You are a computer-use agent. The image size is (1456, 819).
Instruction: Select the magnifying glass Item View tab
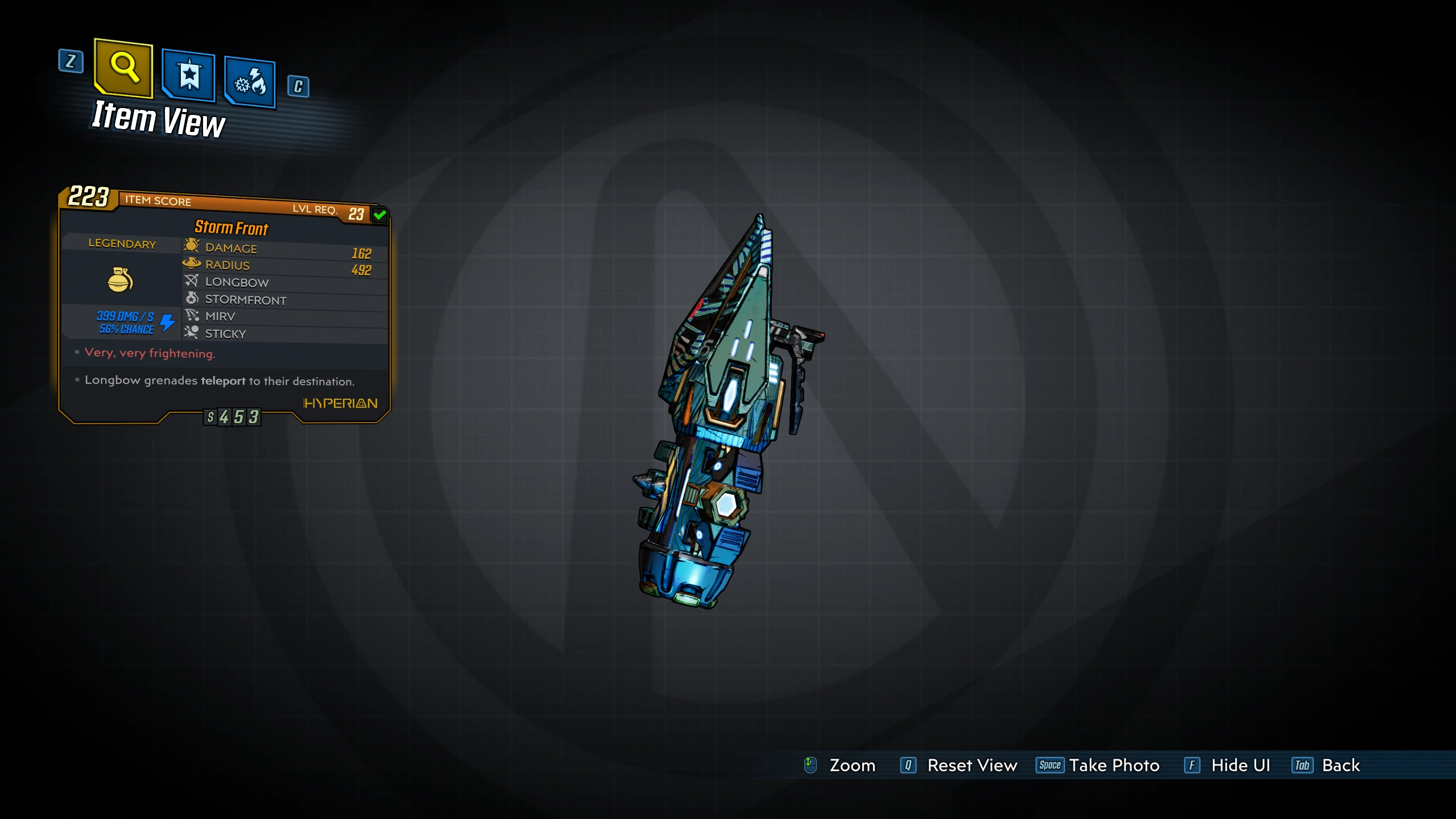coord(123,68)
